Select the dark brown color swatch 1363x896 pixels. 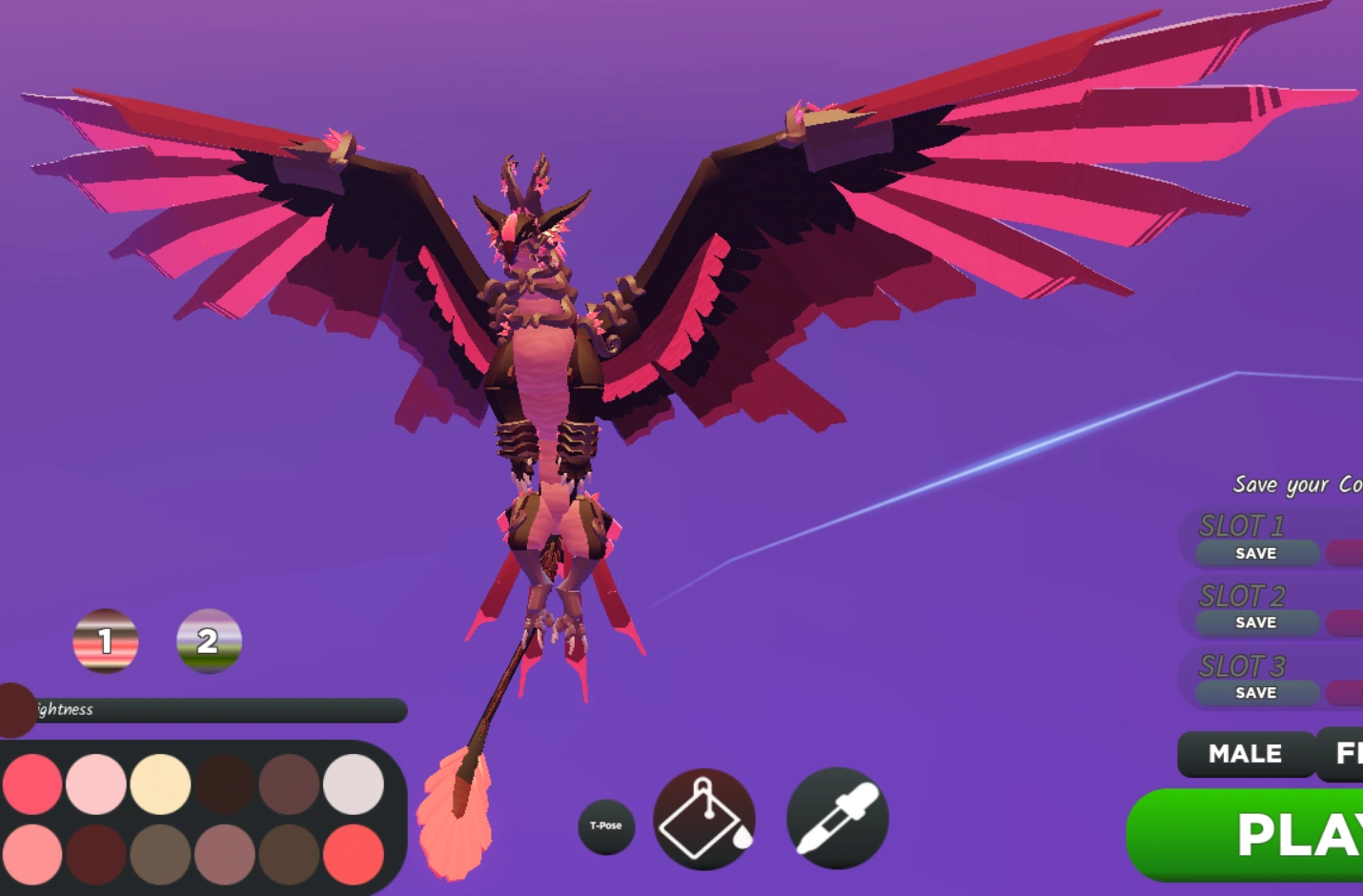(x=226, y=784)
